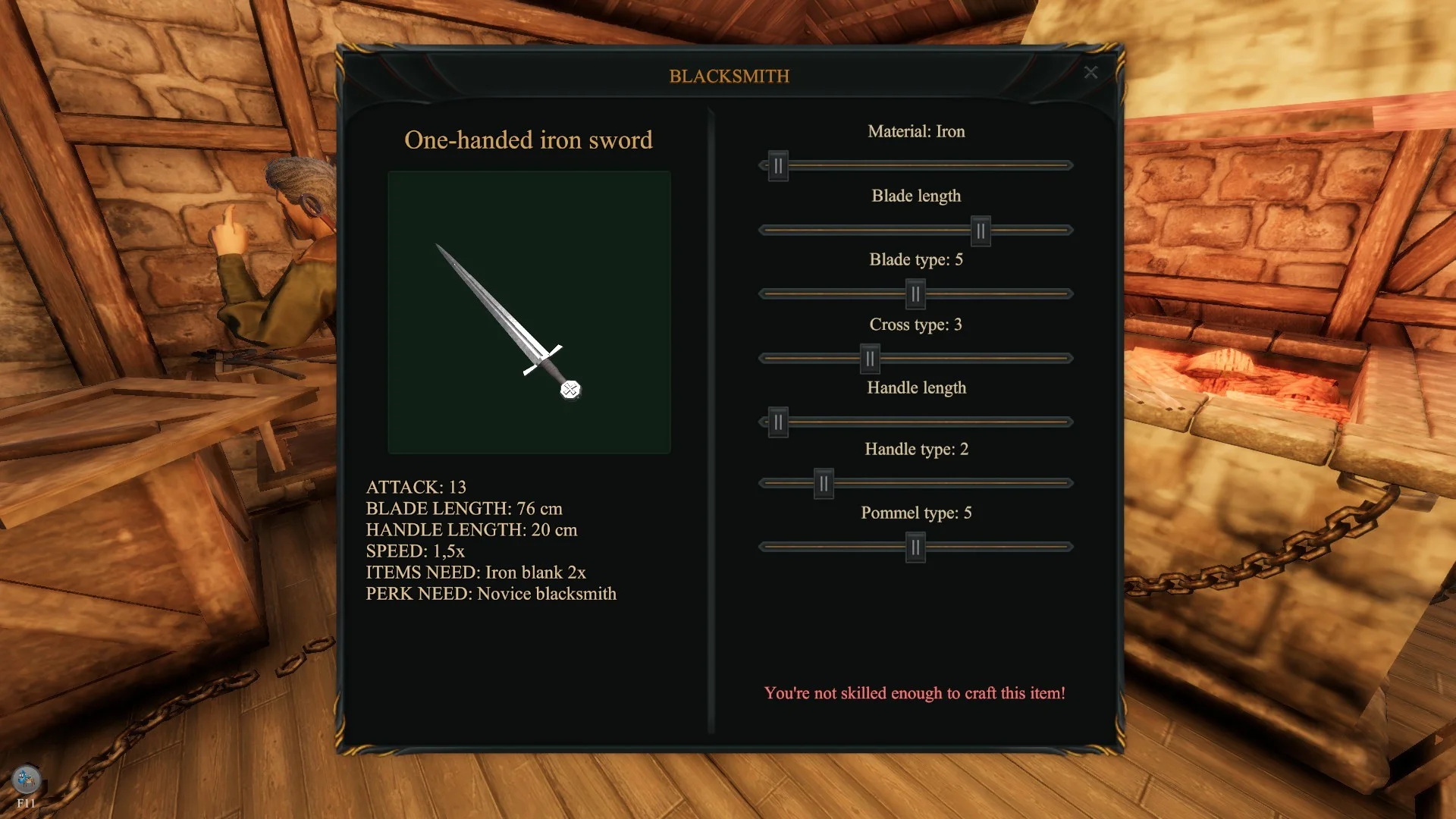Viewport: 1456px width, 819px height.
Task: Select the Cross type slider handle
Action: pos(870,359)
